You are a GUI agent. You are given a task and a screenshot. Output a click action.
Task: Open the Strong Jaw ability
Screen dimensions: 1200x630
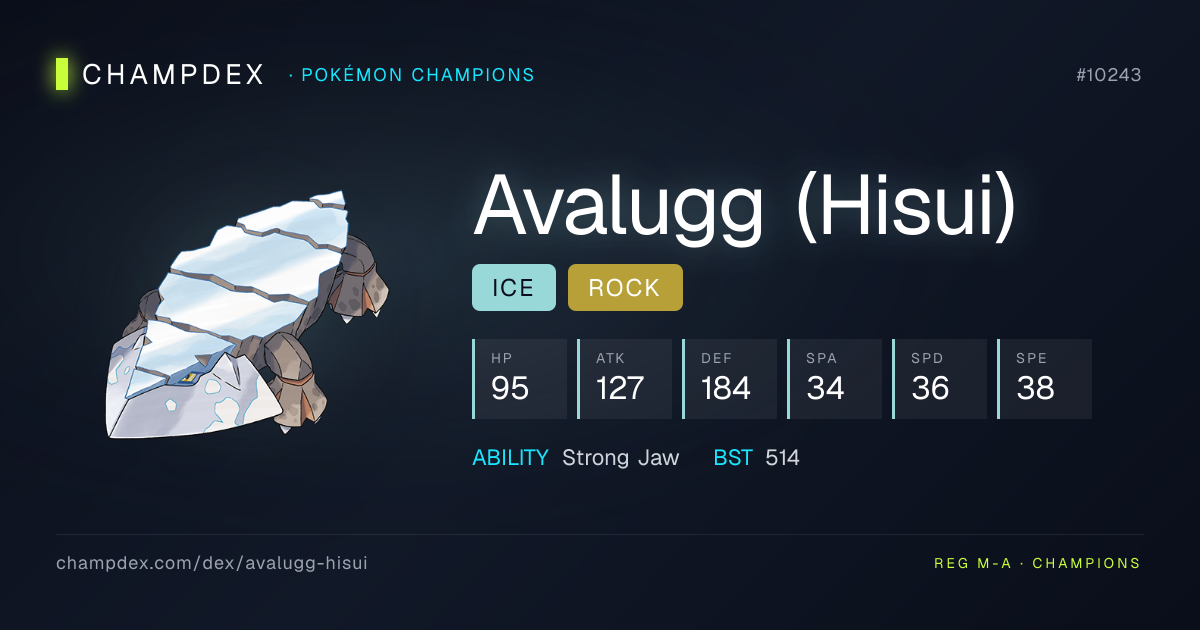(x=620, y=458)
